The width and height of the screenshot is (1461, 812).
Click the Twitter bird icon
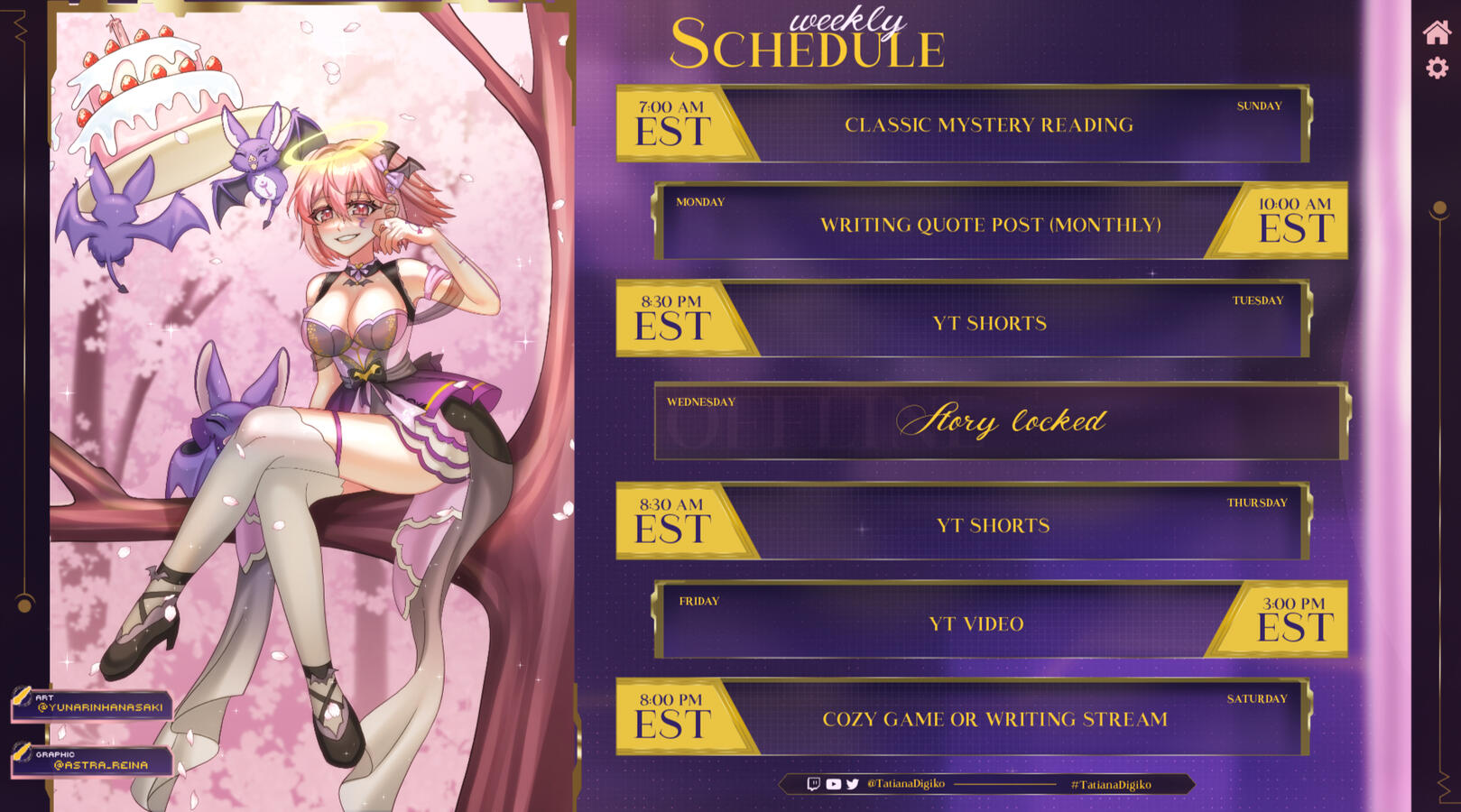(x=853, y=784)
